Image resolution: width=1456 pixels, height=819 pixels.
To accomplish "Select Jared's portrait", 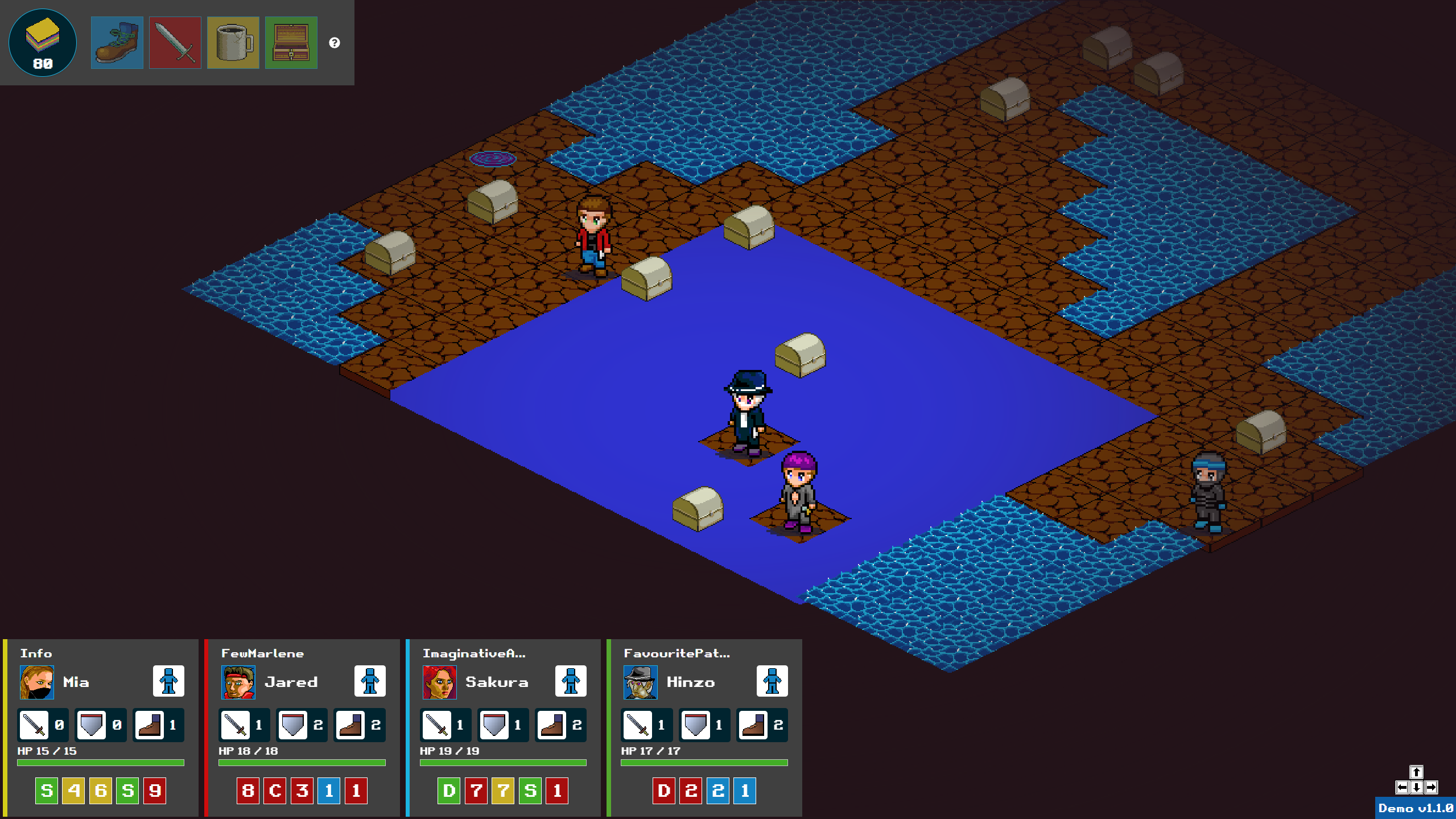I will point(238,682).
